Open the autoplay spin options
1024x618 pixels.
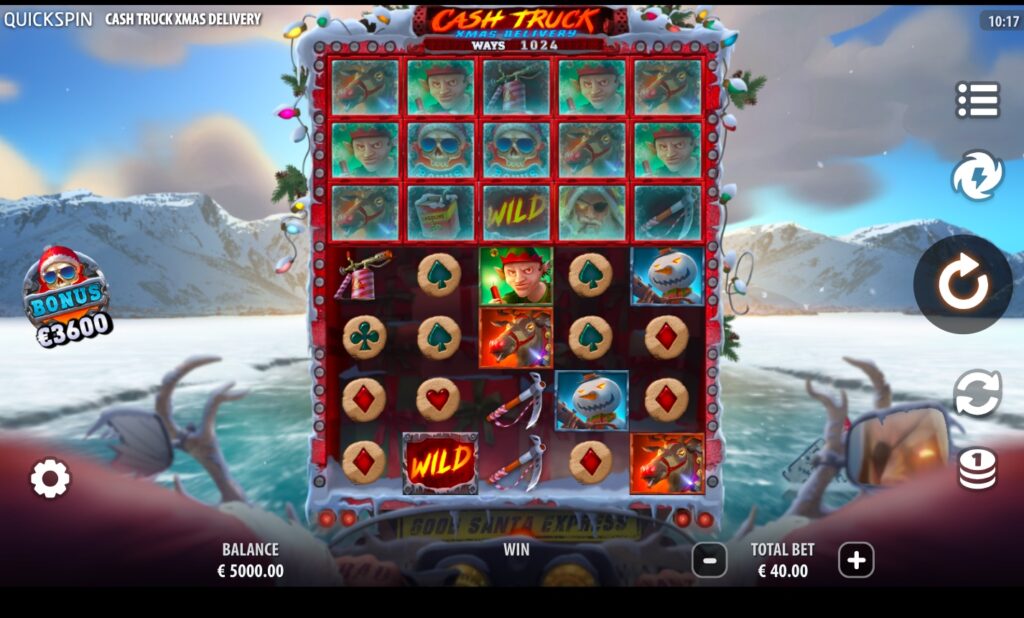(977, 393)
